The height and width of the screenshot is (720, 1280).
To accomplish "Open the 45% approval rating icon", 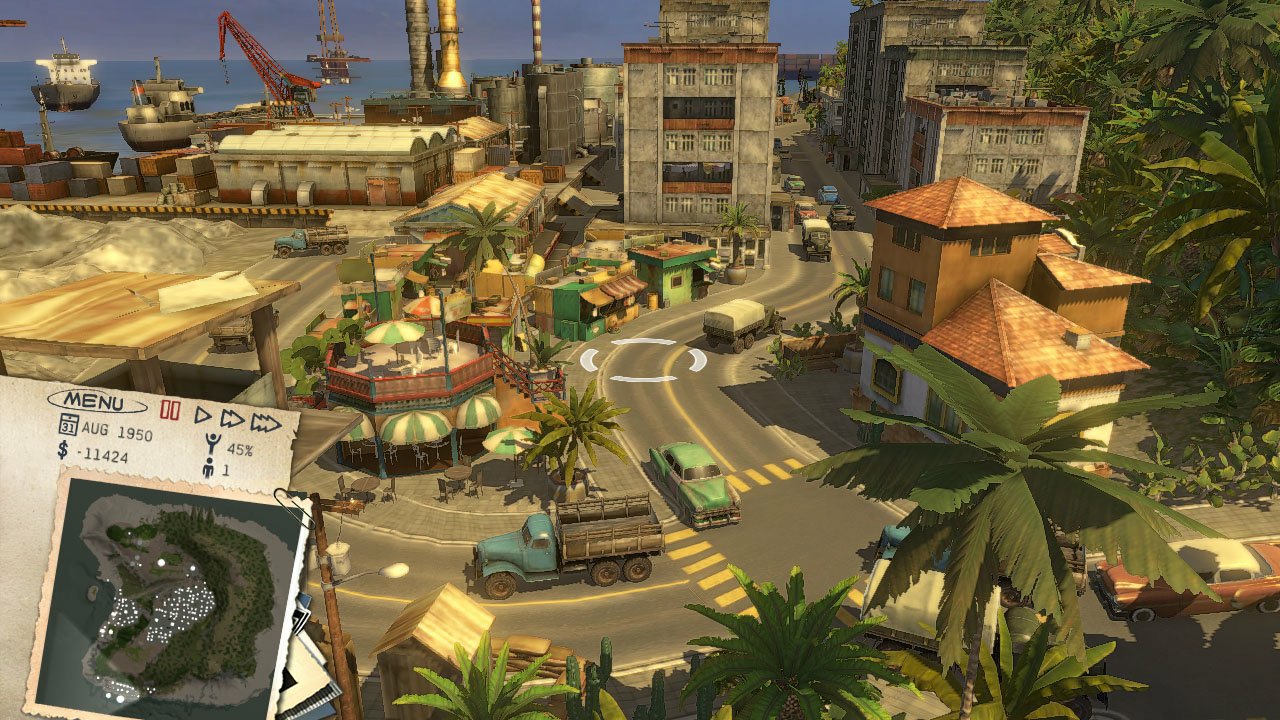I will [x=211, y=442].
